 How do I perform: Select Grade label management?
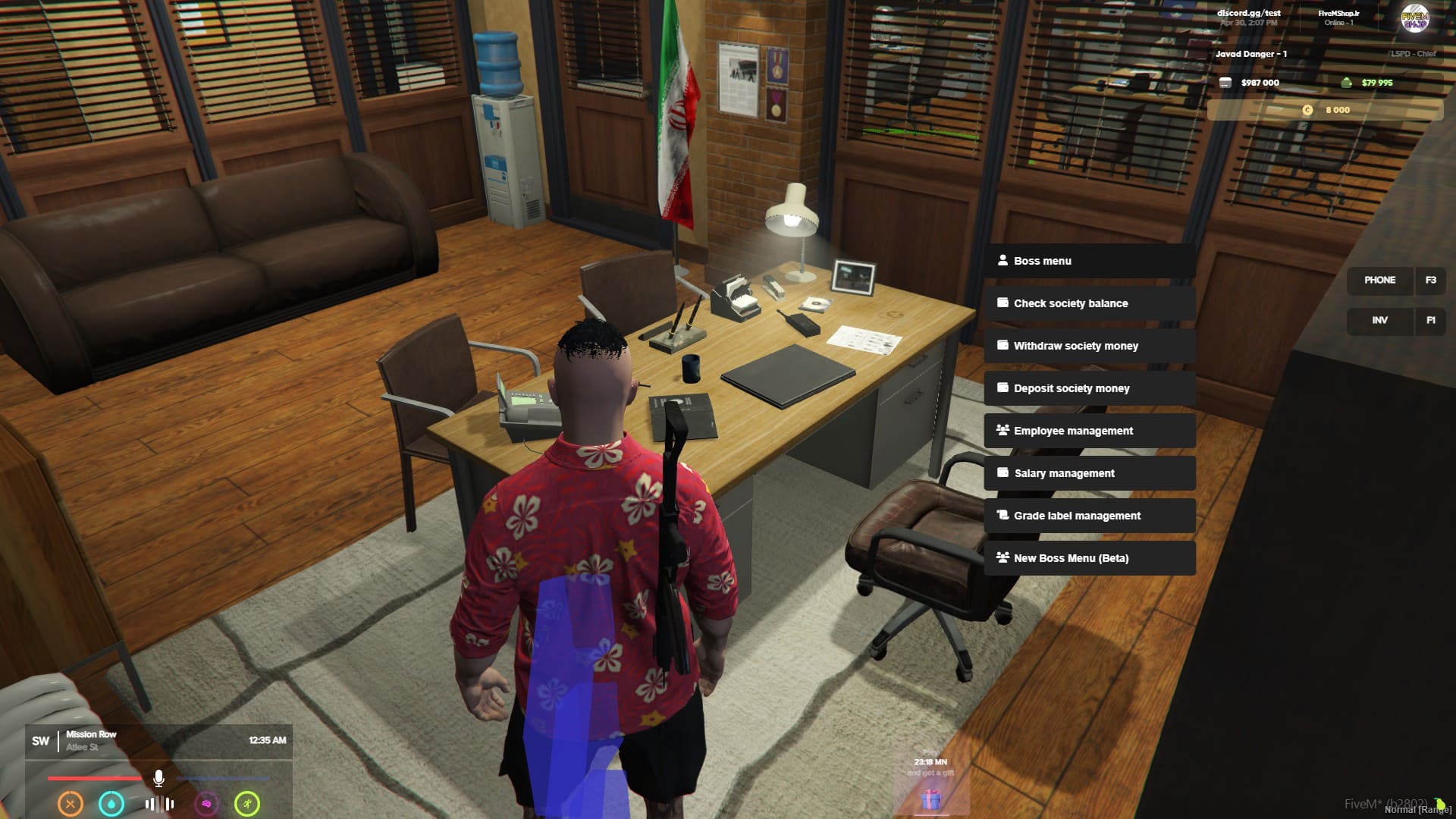(x=1089, y=516)
